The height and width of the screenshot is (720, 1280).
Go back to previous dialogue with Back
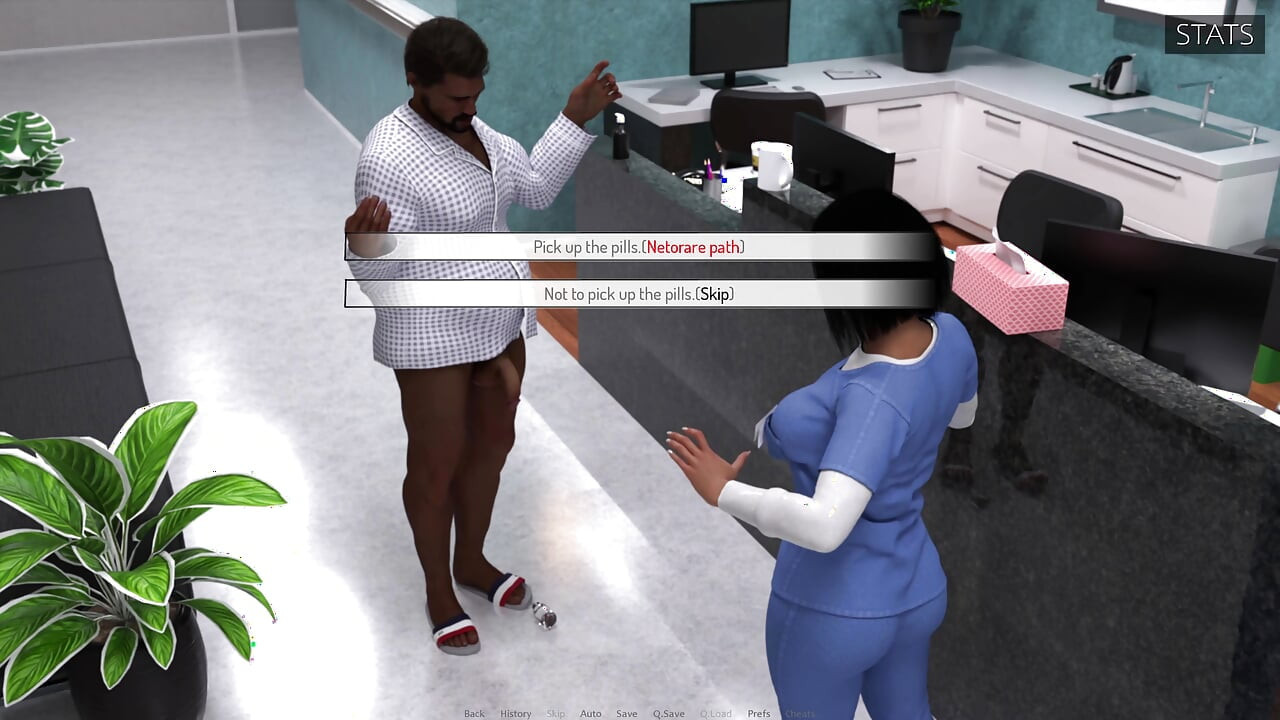474,713
